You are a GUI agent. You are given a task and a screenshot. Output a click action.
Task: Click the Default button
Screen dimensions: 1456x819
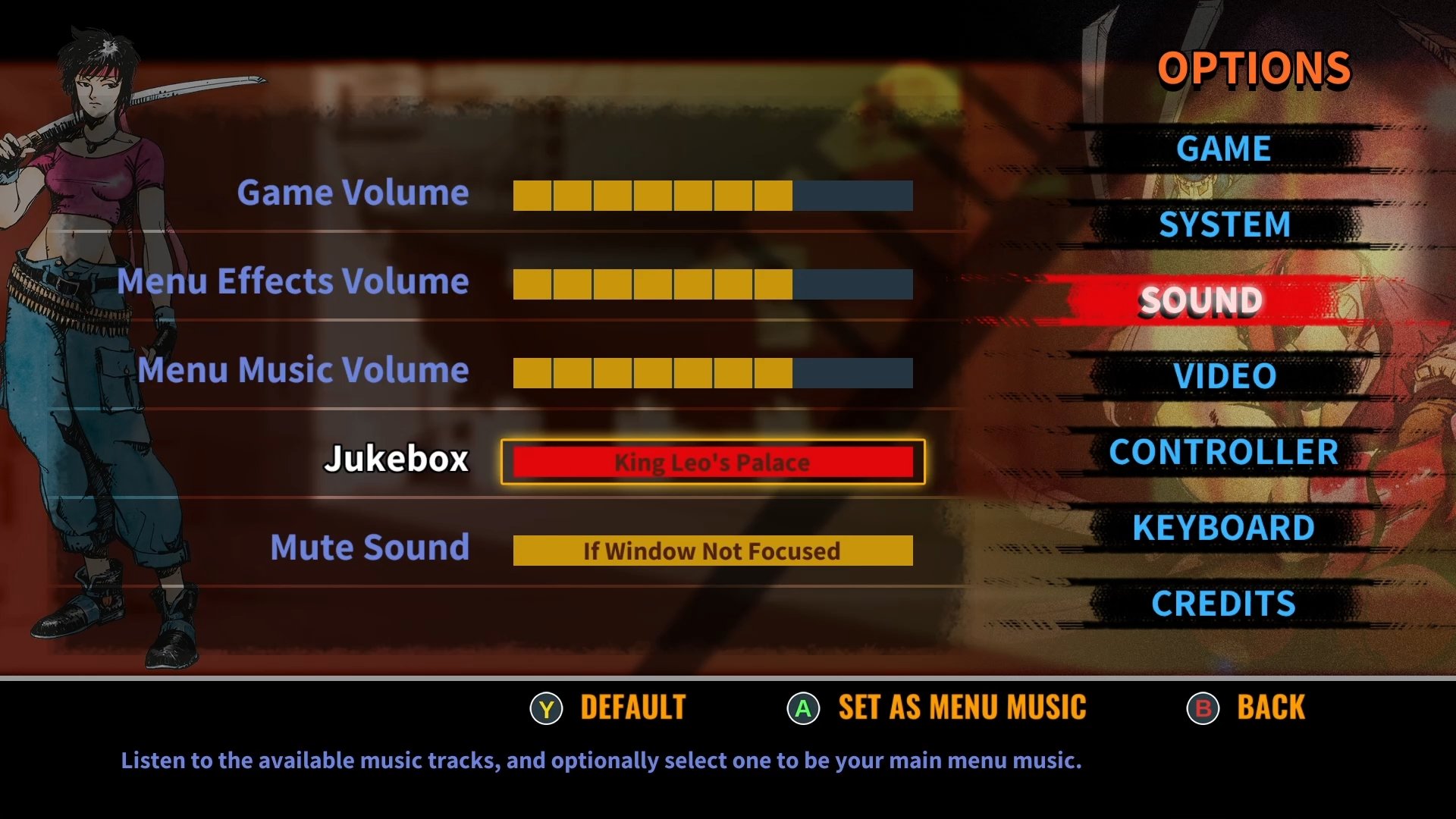tap(608, 708)
